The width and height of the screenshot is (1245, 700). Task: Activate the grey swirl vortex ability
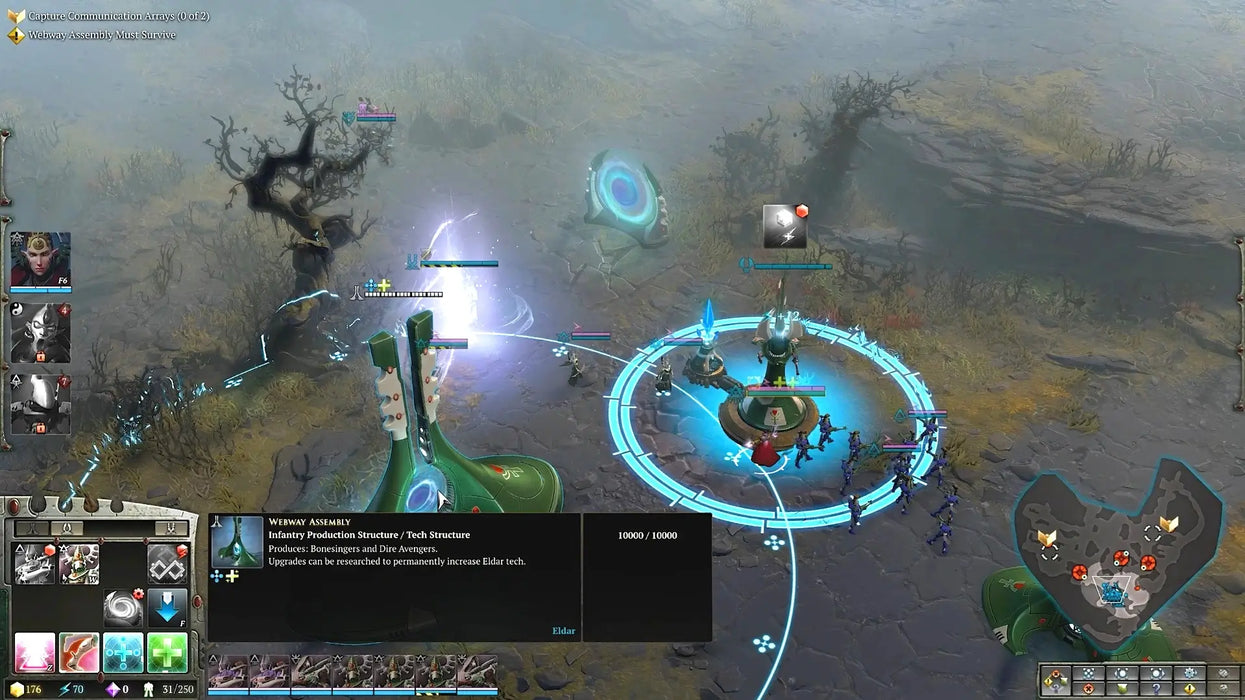tap(123, 608)
